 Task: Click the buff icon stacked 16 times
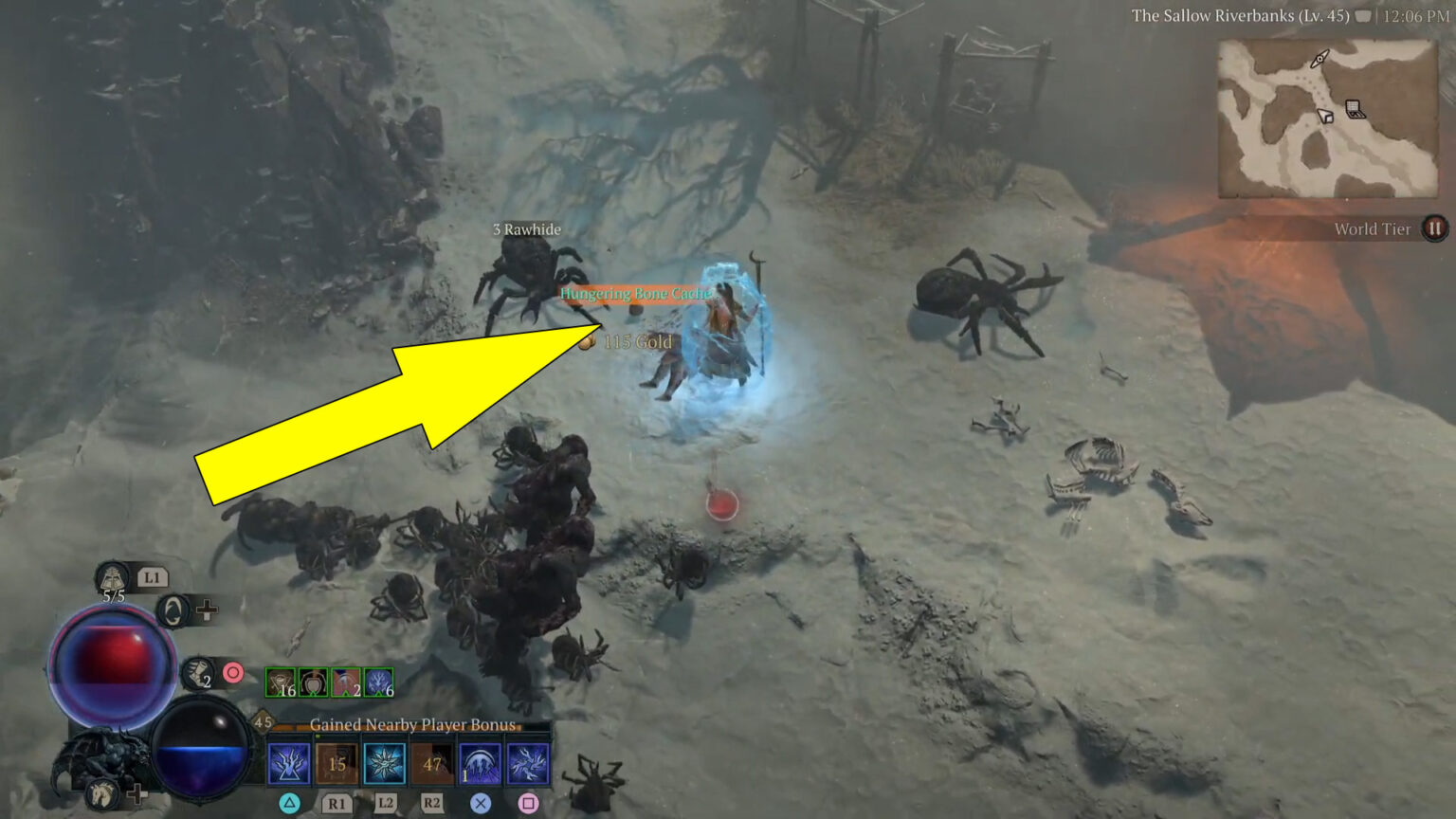pyautogui.click(x=280, y=681)
